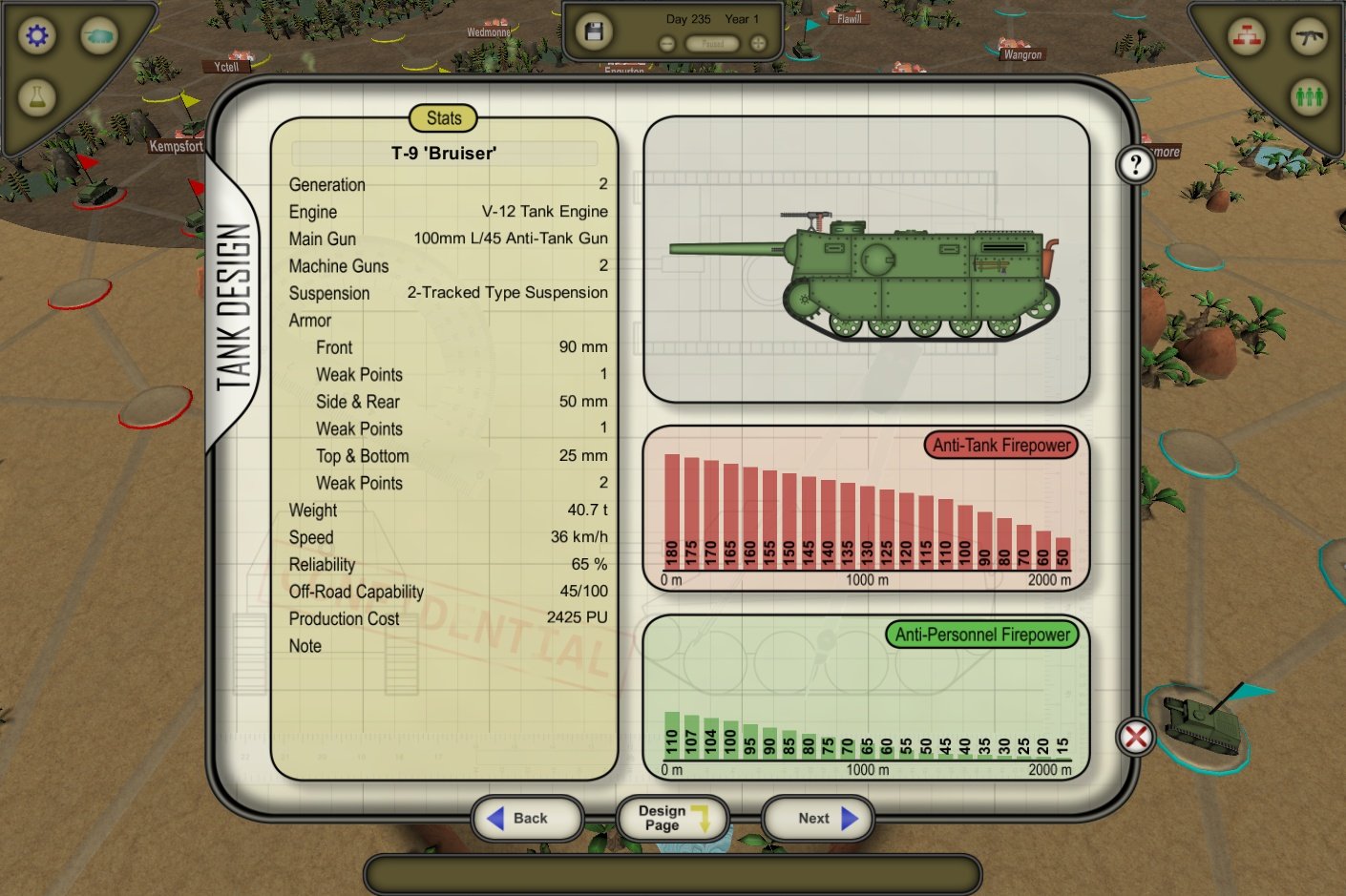This screenshot has height=896, width=1346.
Task: Toggle the Paused button to resume time
Action: pos(711,44)
